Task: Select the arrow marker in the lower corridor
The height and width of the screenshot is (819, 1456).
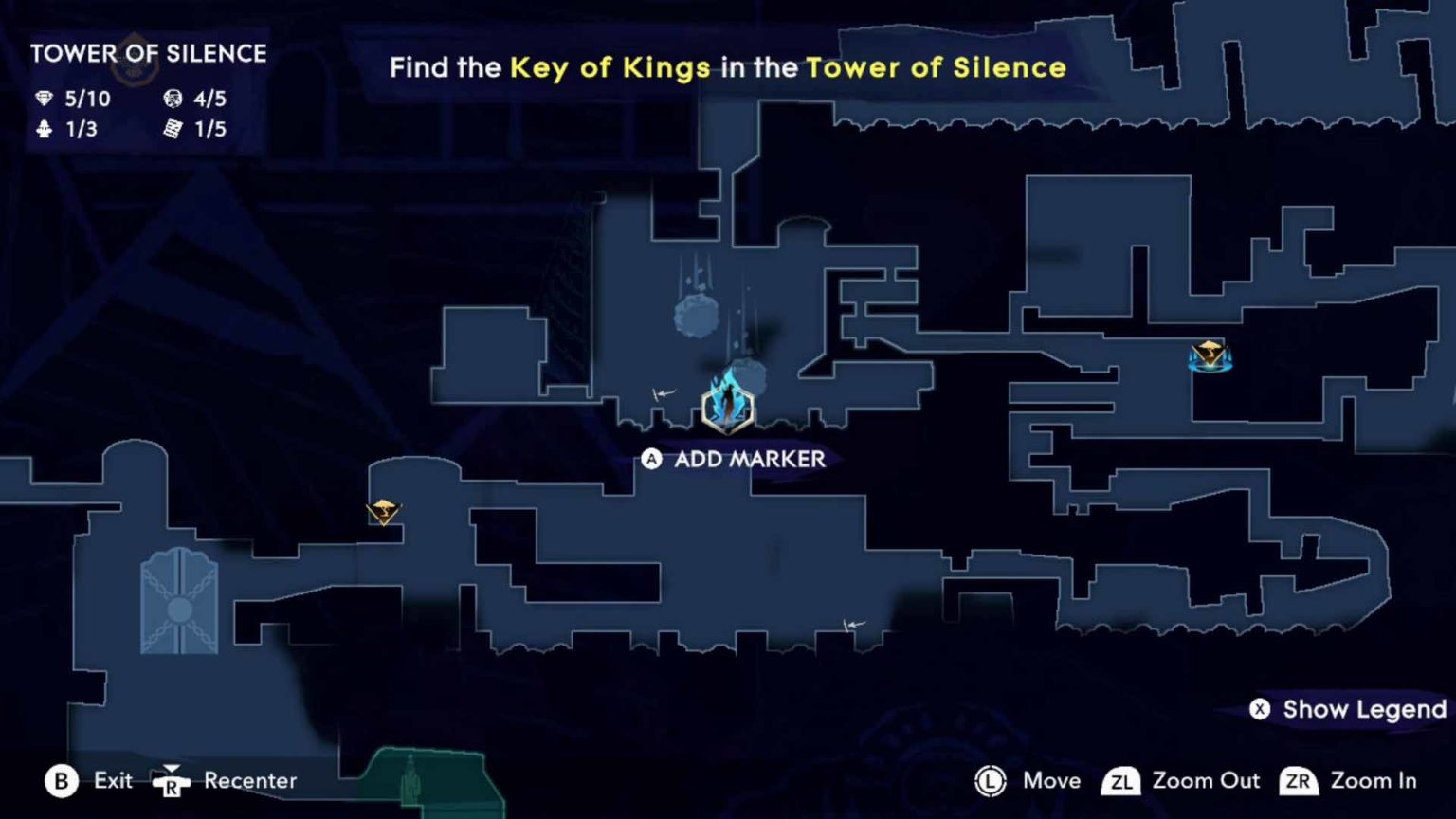Action: pos(852,624)
